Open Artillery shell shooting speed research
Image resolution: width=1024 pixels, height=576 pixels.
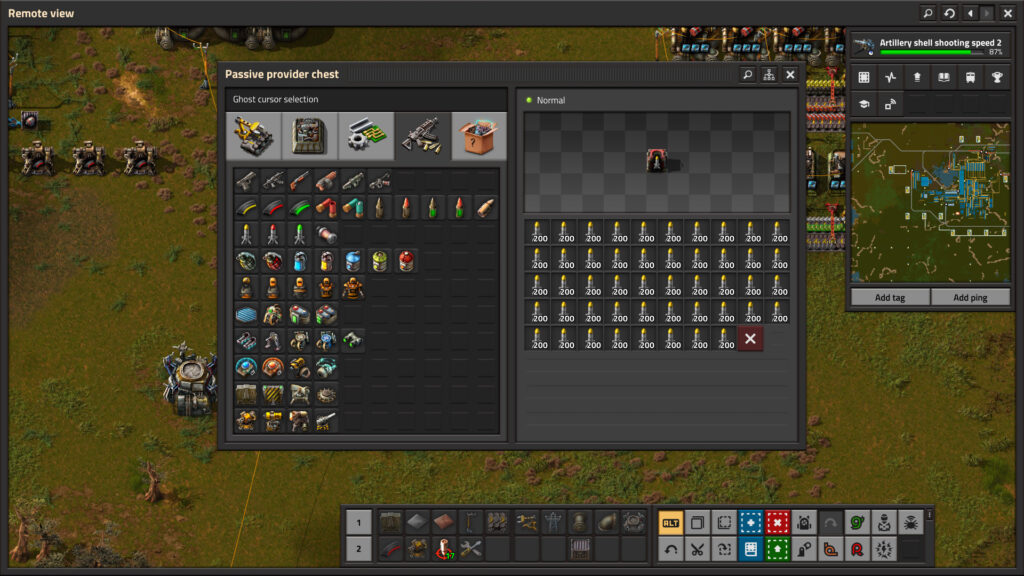point(929,46)
